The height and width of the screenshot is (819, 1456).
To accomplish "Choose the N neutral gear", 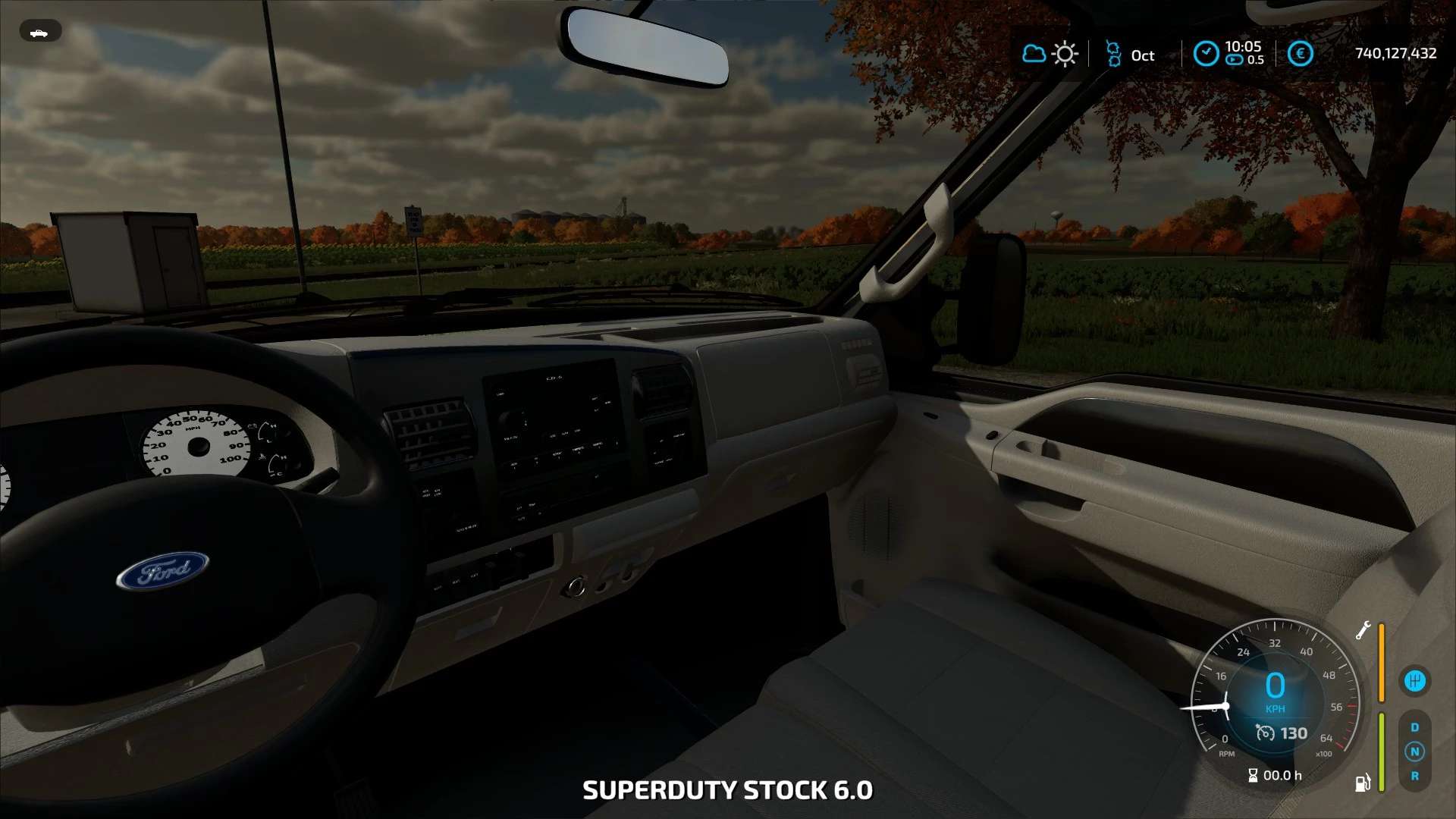I will (1414, 752).
